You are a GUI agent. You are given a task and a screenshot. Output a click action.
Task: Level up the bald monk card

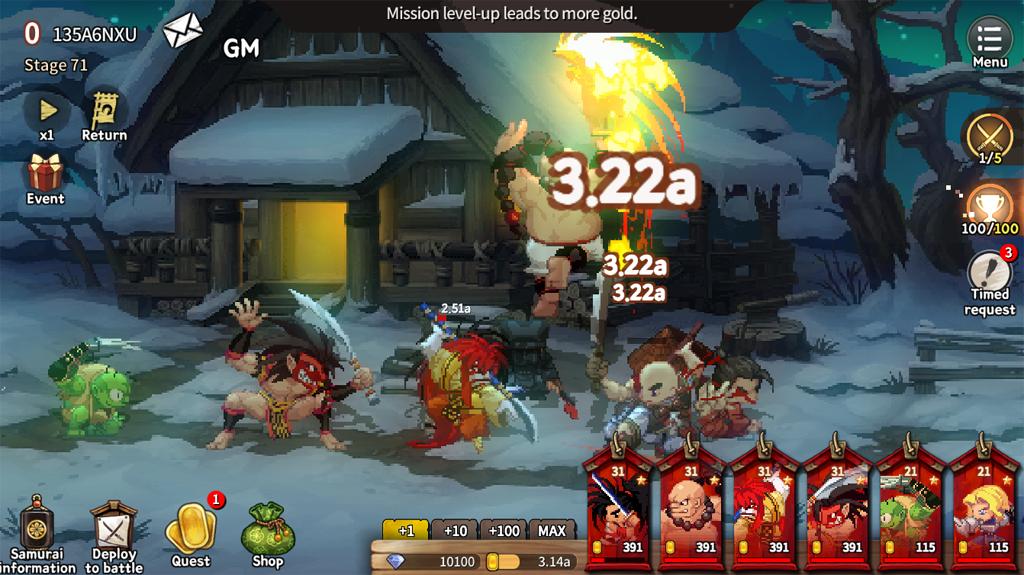coord(691,507)
